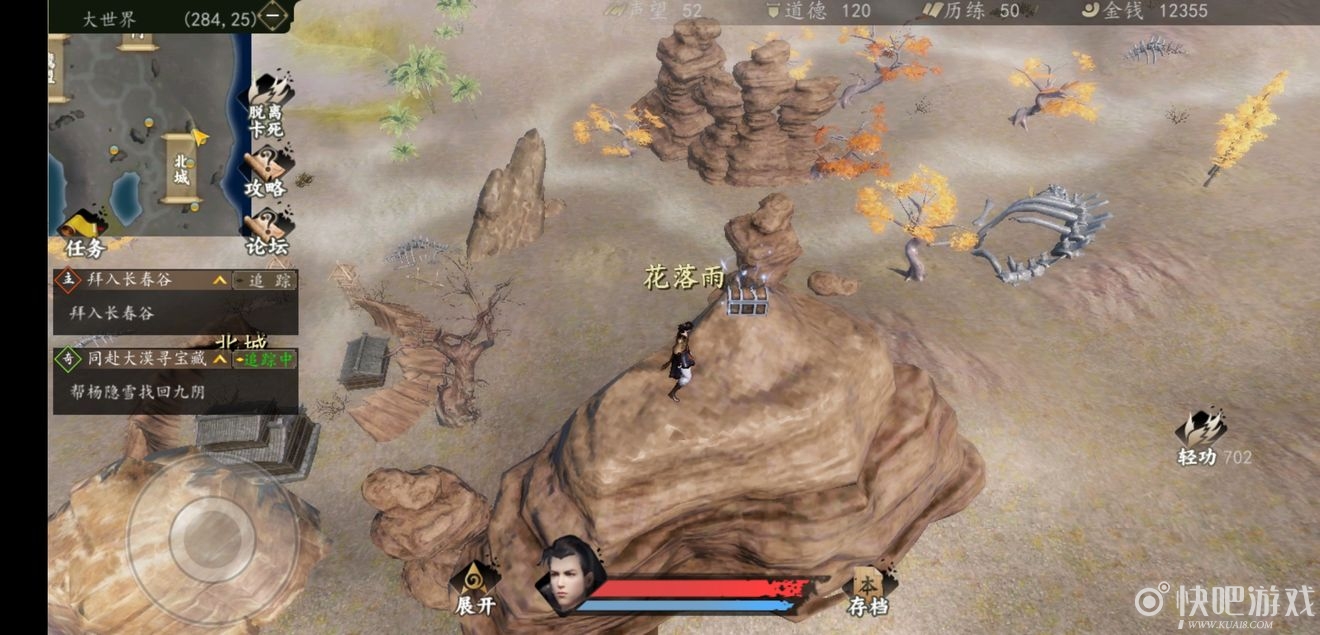This screenshot has height=635, width=1320.
Task: Toggle the 追踪中 button for the treasure quest
Action: pos(265,359)
